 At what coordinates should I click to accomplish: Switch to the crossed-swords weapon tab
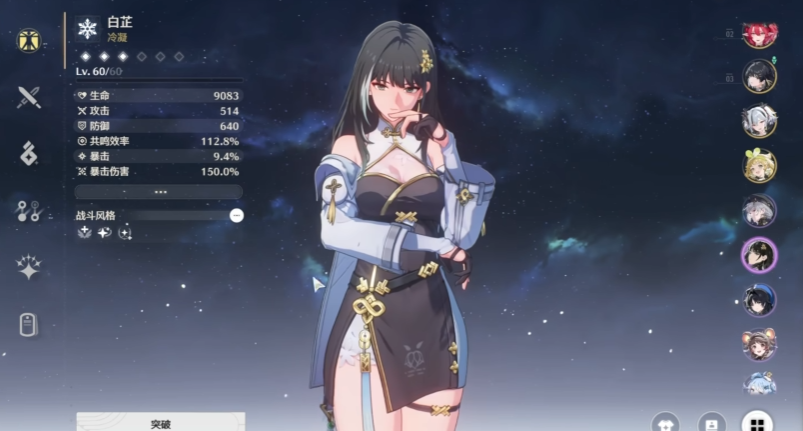pyautogui.click(x=28, y=97)
